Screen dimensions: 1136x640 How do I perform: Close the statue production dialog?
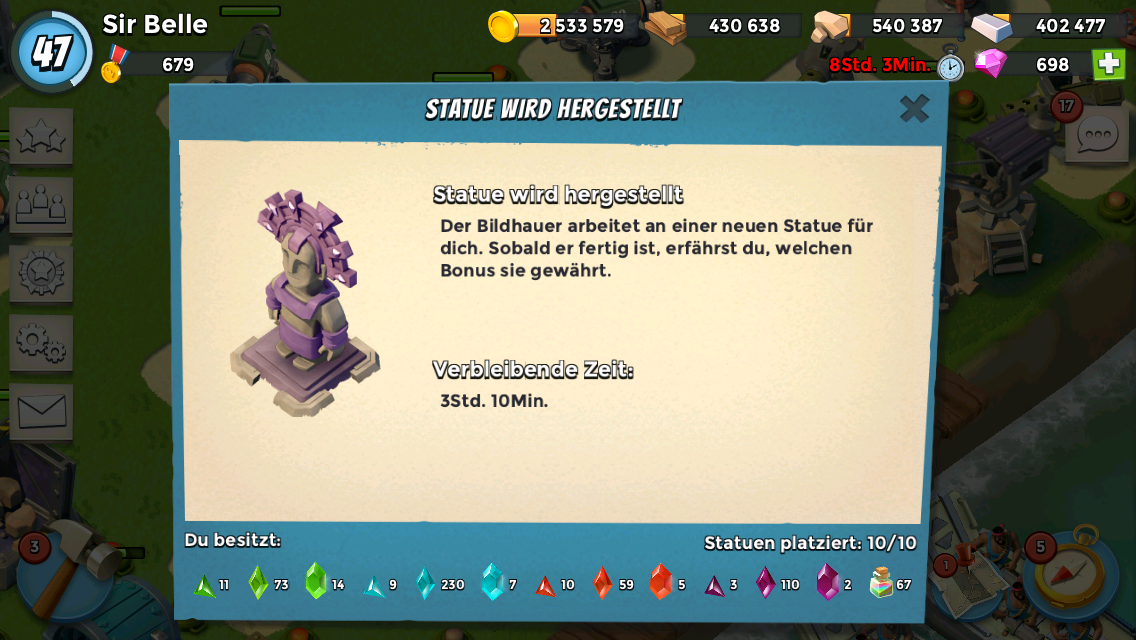tap(914, 108)
